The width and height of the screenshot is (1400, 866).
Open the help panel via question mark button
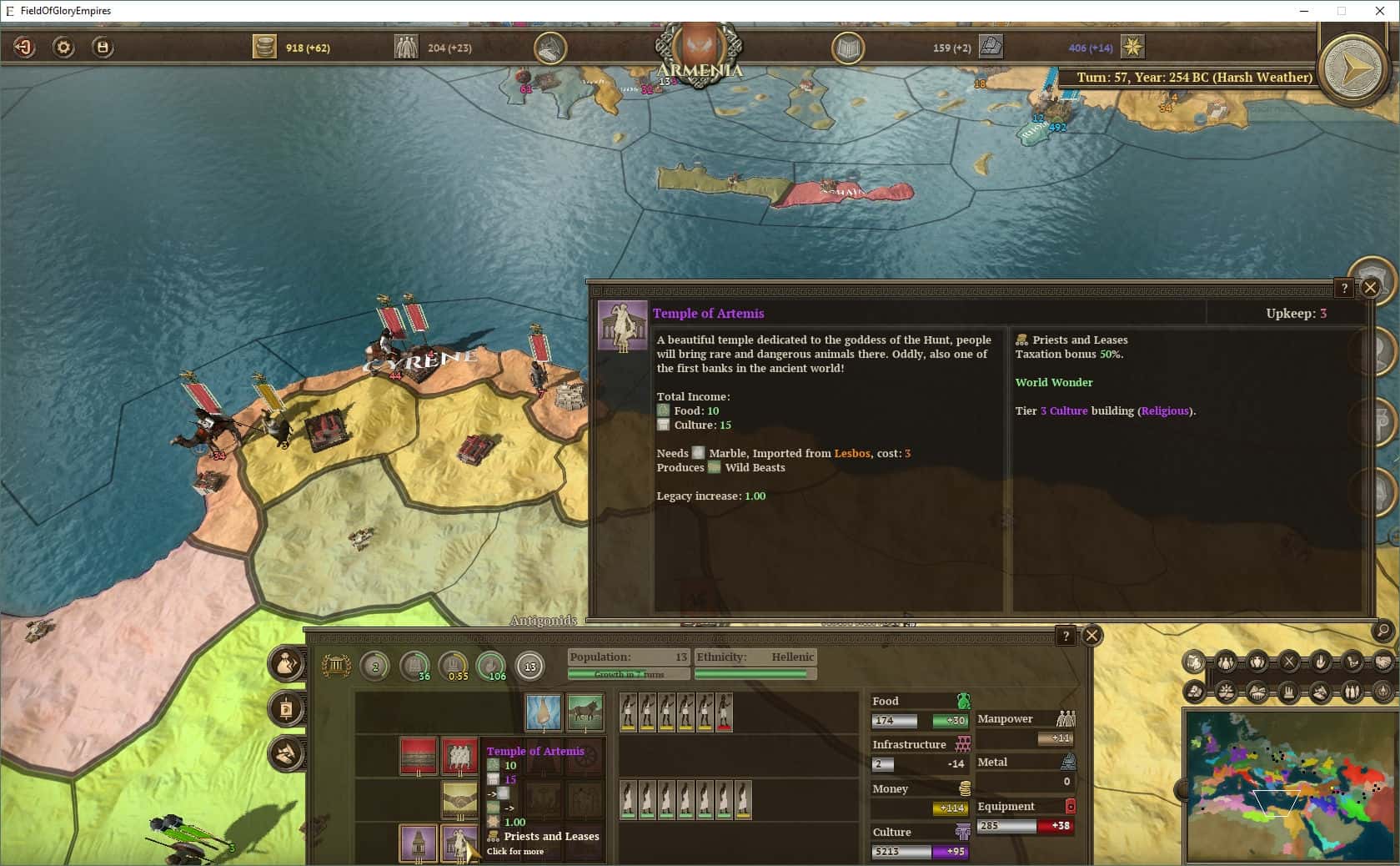click(x=1343, y=288)
